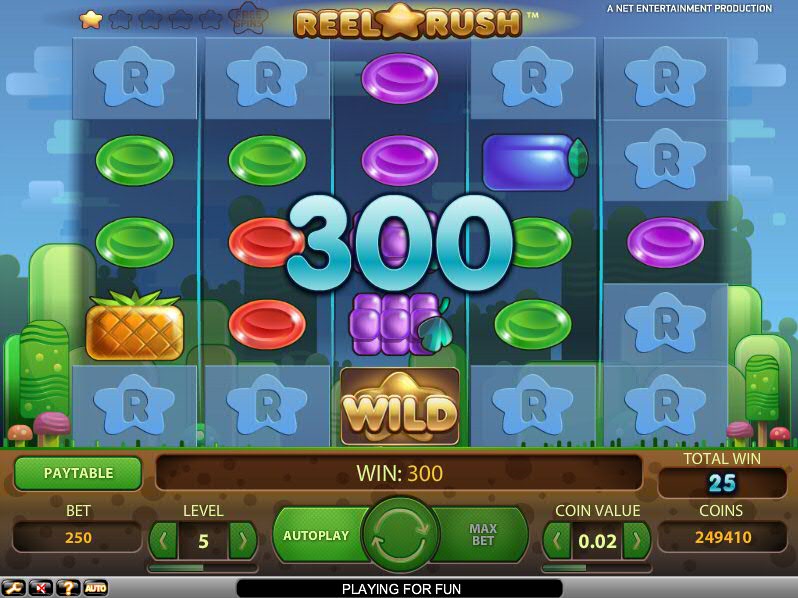Open the Paytable
Screen dimensions: 798x598
tap(78, 473)
